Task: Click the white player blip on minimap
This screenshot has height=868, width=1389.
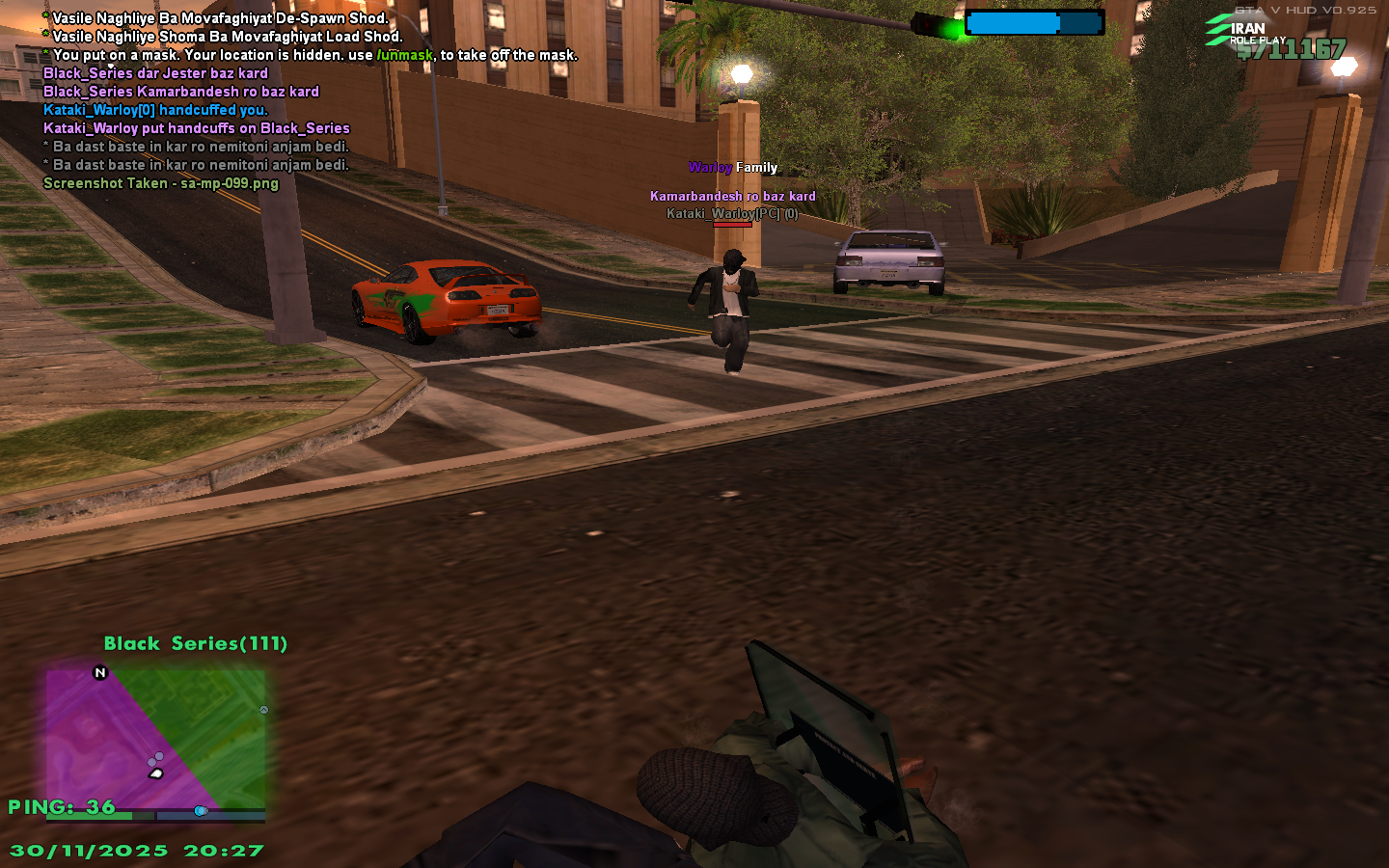Action: pyautogui.click(x=154, y=773)
